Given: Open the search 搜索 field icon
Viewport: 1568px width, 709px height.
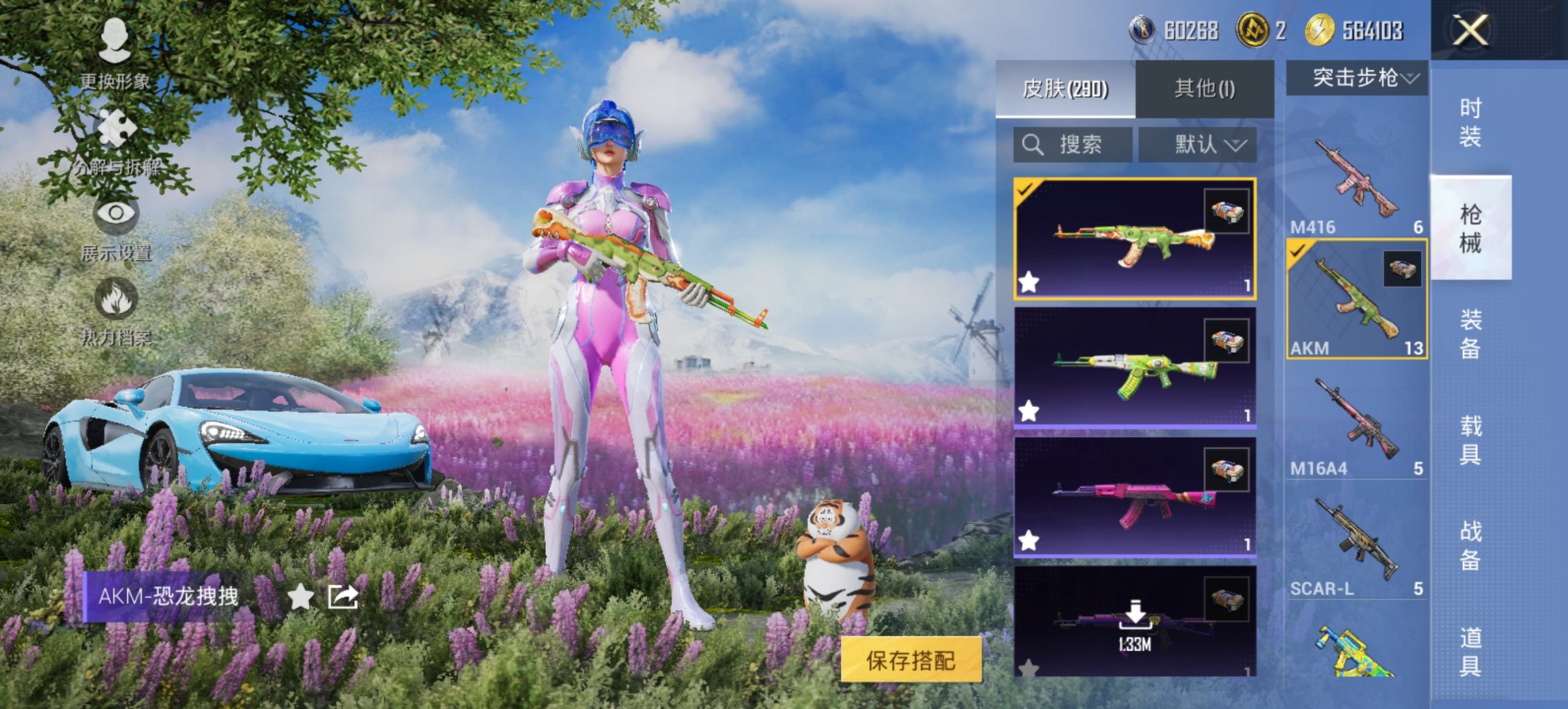Looking at the screenshot, I should (x=1032, y=145).
